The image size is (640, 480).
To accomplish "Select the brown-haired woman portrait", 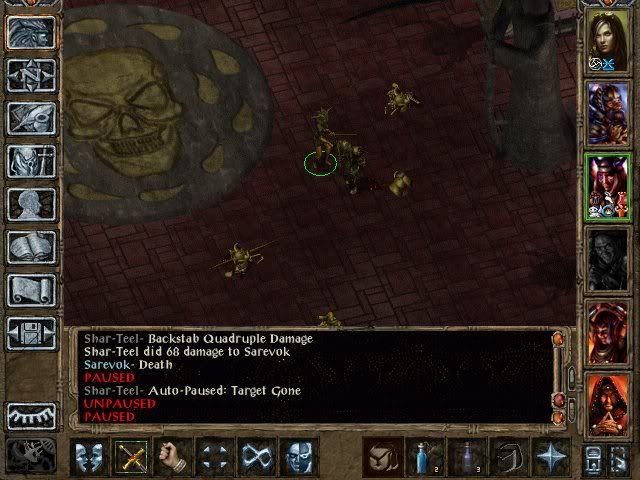I will click(607, 40).
